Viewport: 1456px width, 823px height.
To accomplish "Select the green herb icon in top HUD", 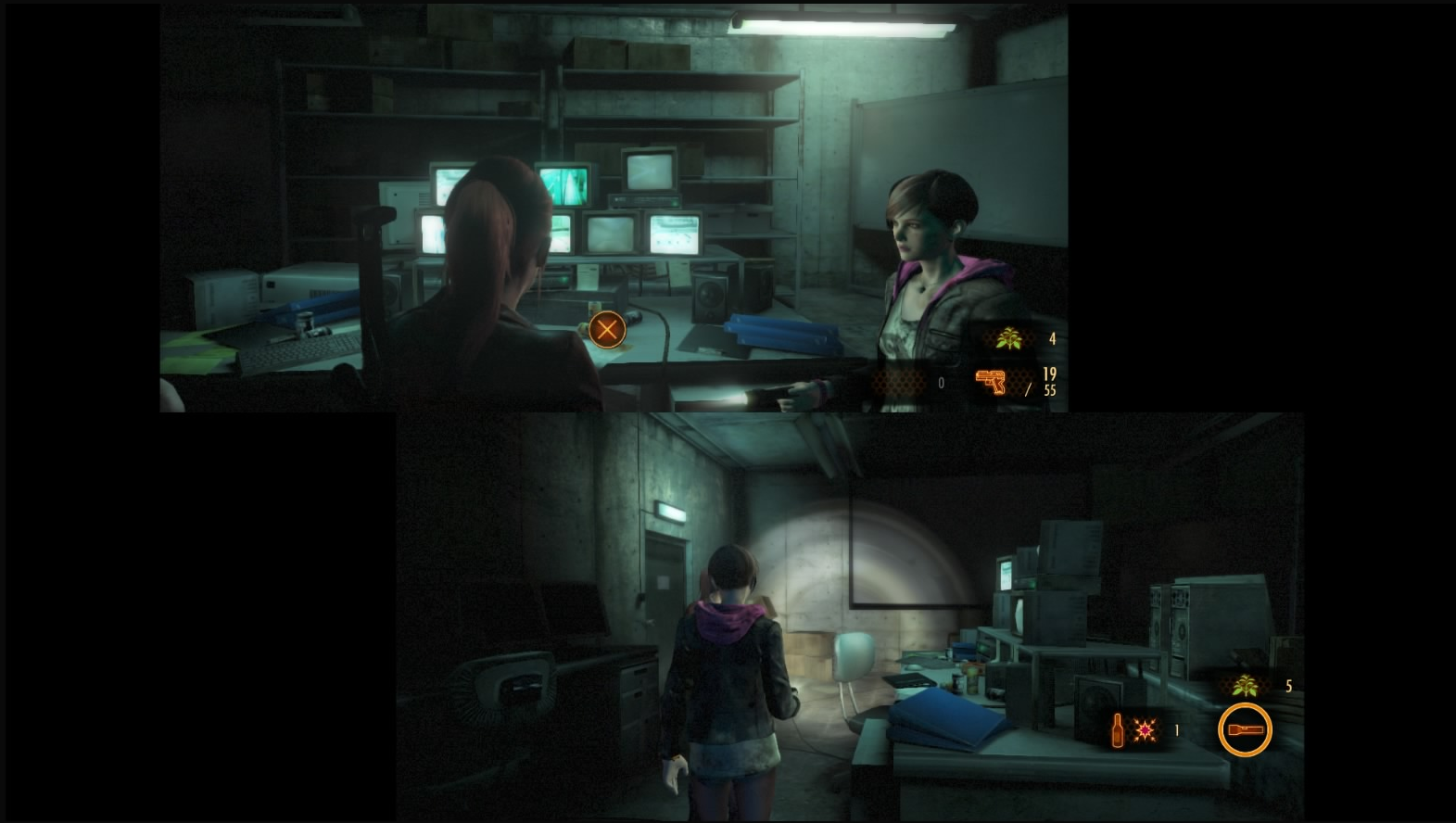I will [1010, 338].
